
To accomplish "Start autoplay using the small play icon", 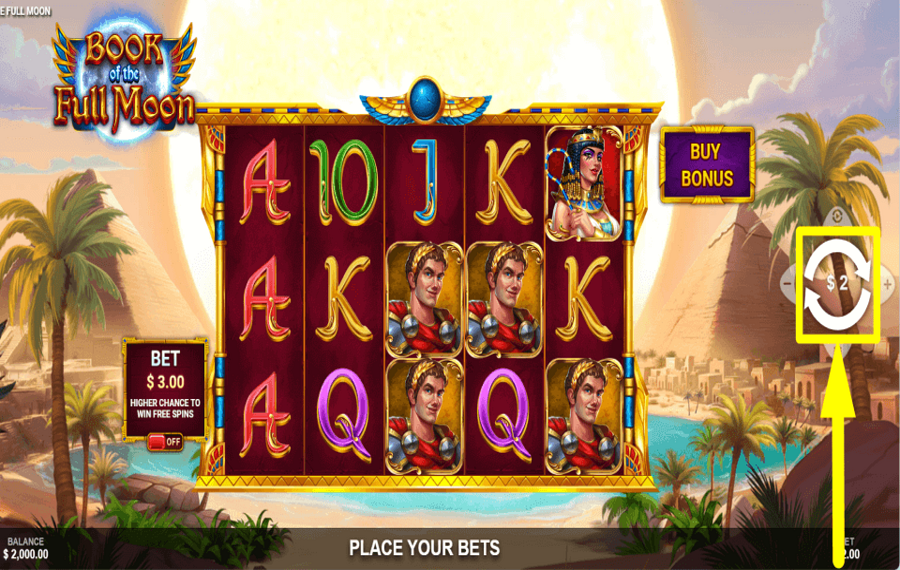I will [837, 216].
